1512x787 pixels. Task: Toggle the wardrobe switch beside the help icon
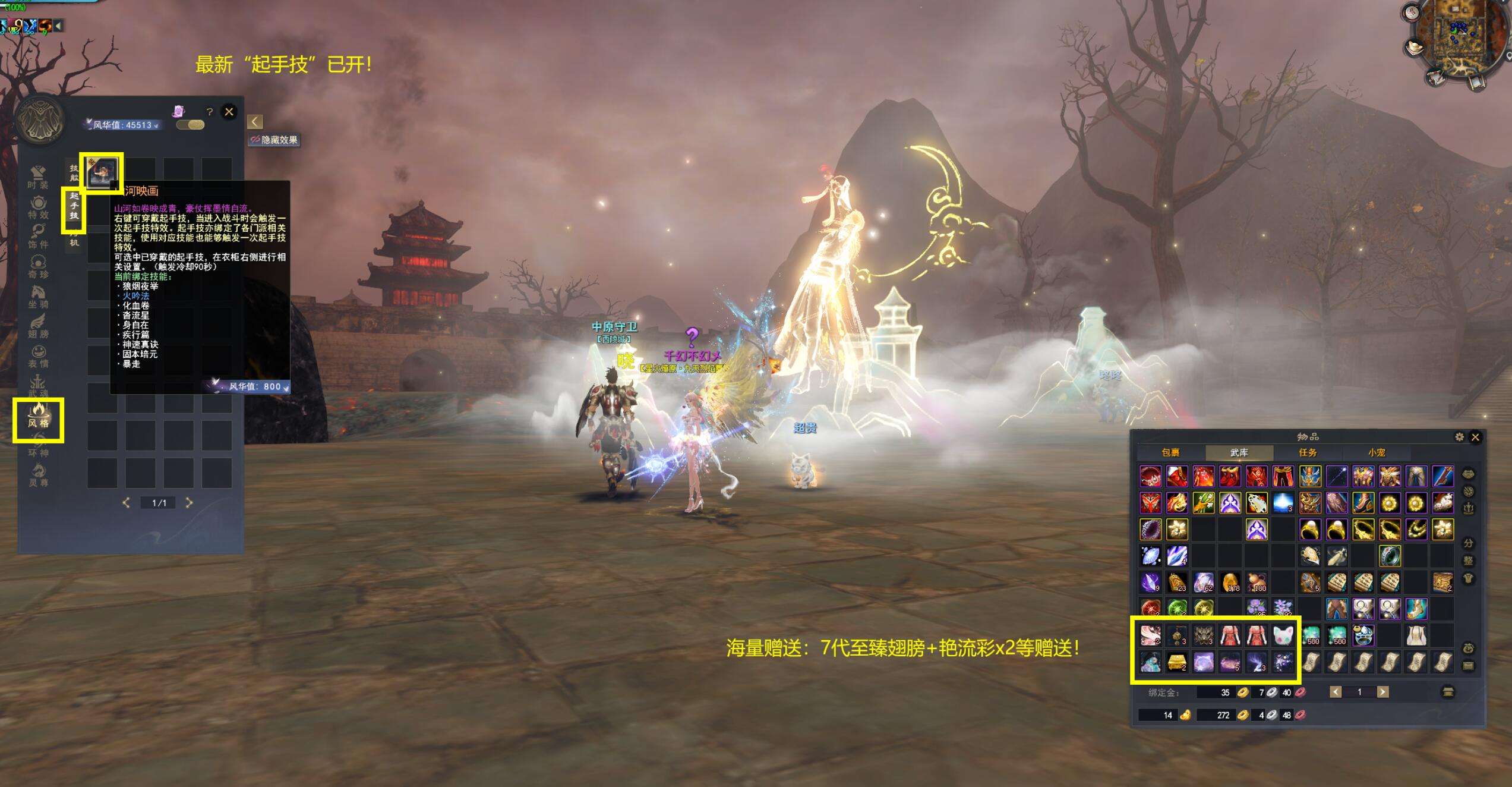191,125
